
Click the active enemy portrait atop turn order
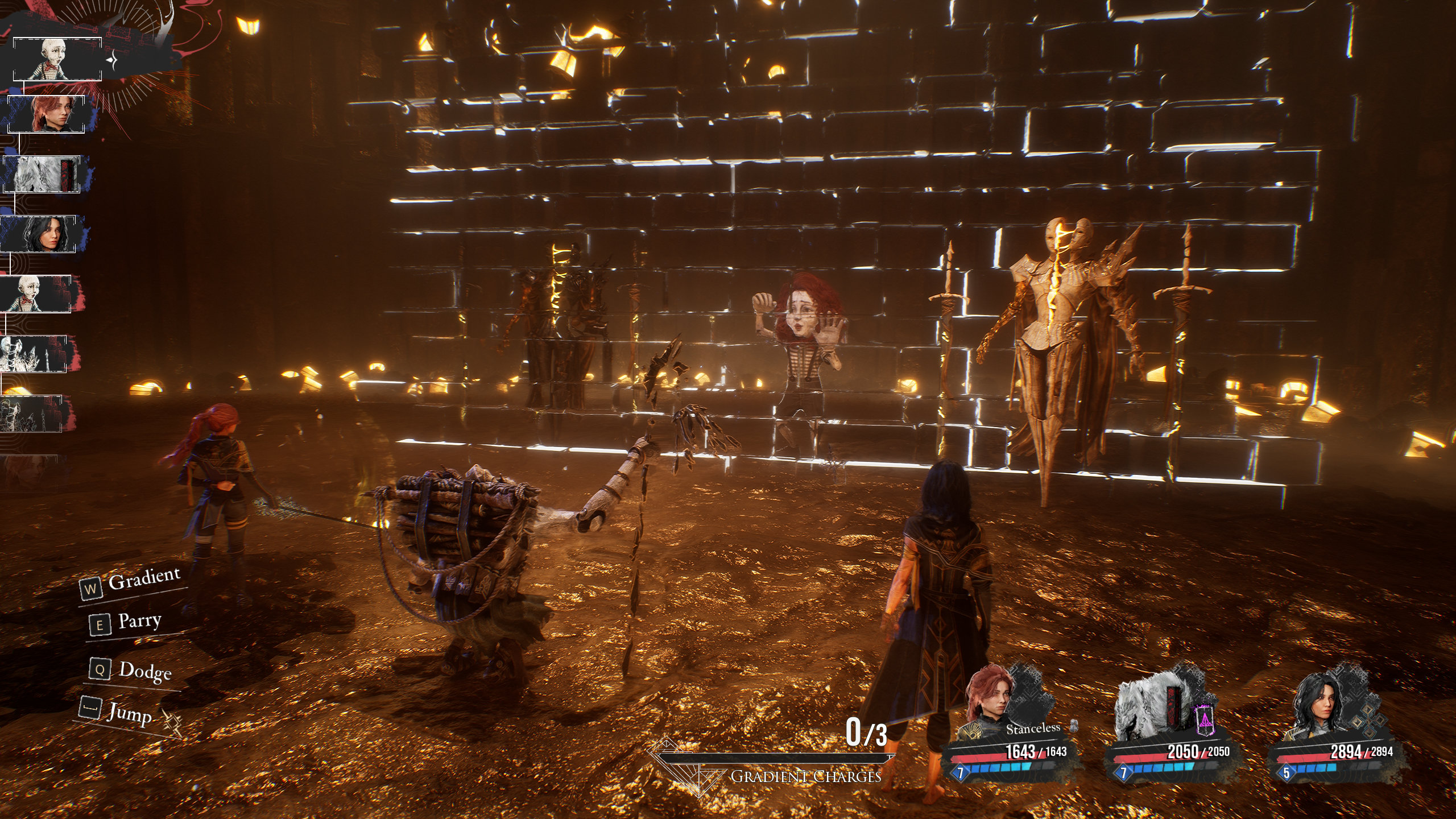click(x=57, y=59)
